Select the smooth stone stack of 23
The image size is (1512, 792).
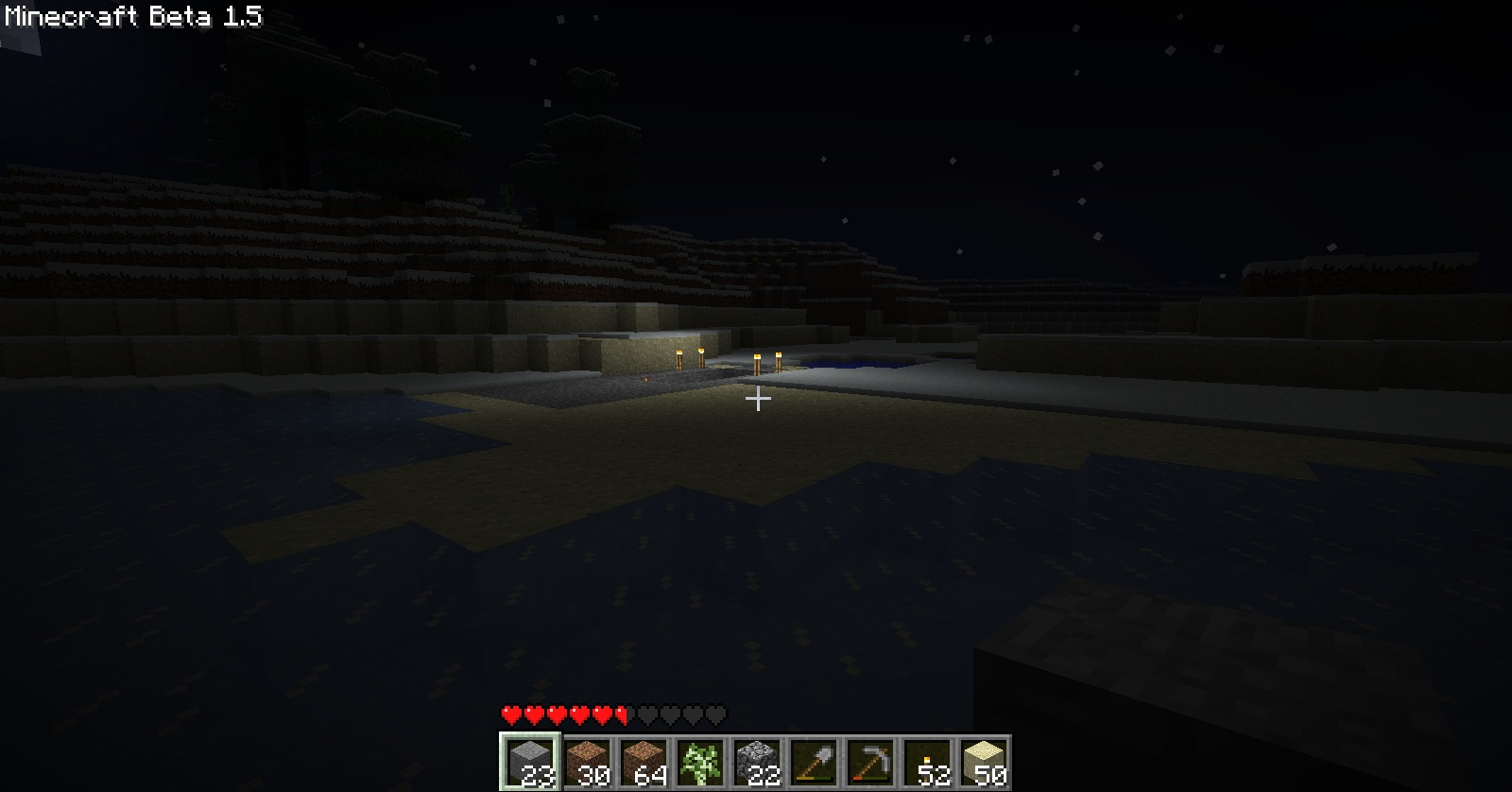point(530,762)
